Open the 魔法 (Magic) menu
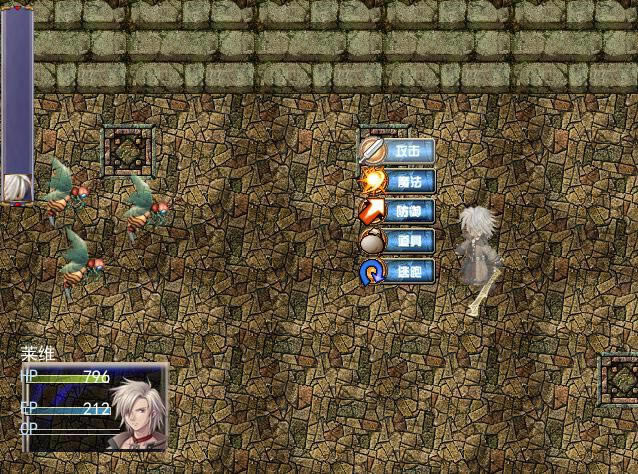Image resolution: width=638 pixels, height=474 pixels. (x=398, y=182)
